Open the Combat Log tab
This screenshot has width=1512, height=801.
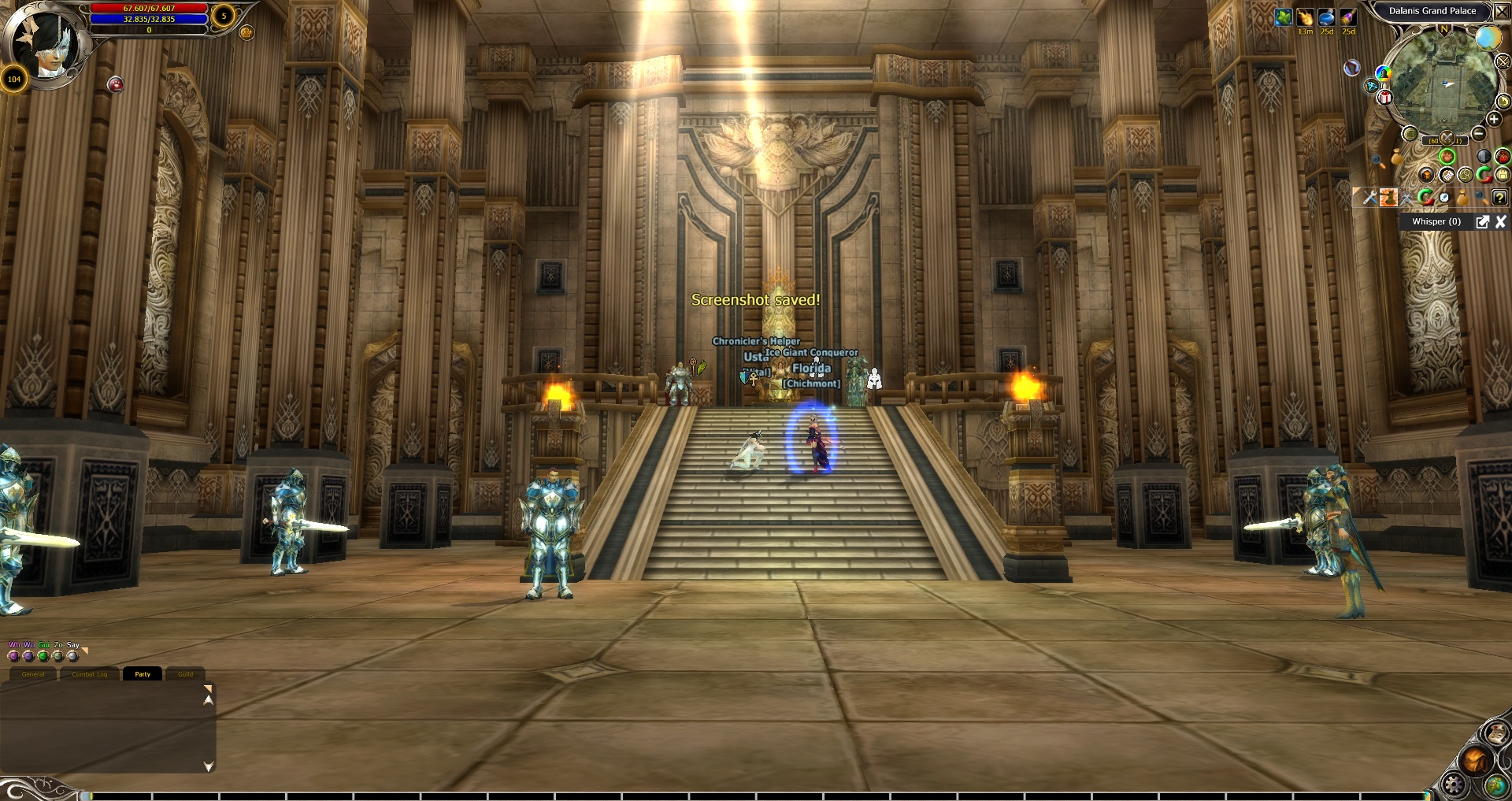89,674
